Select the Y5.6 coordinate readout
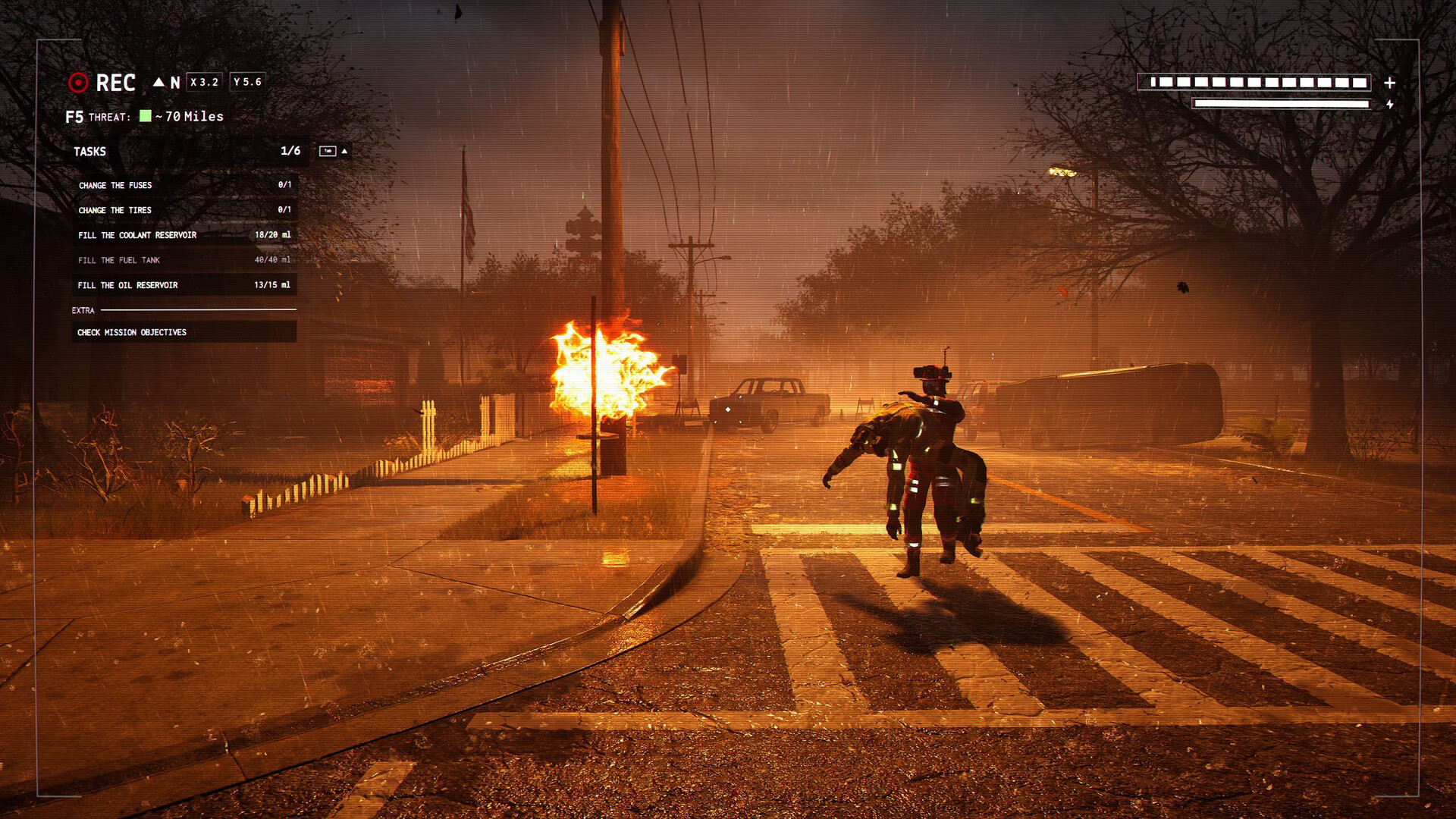 tap(247, 82)
